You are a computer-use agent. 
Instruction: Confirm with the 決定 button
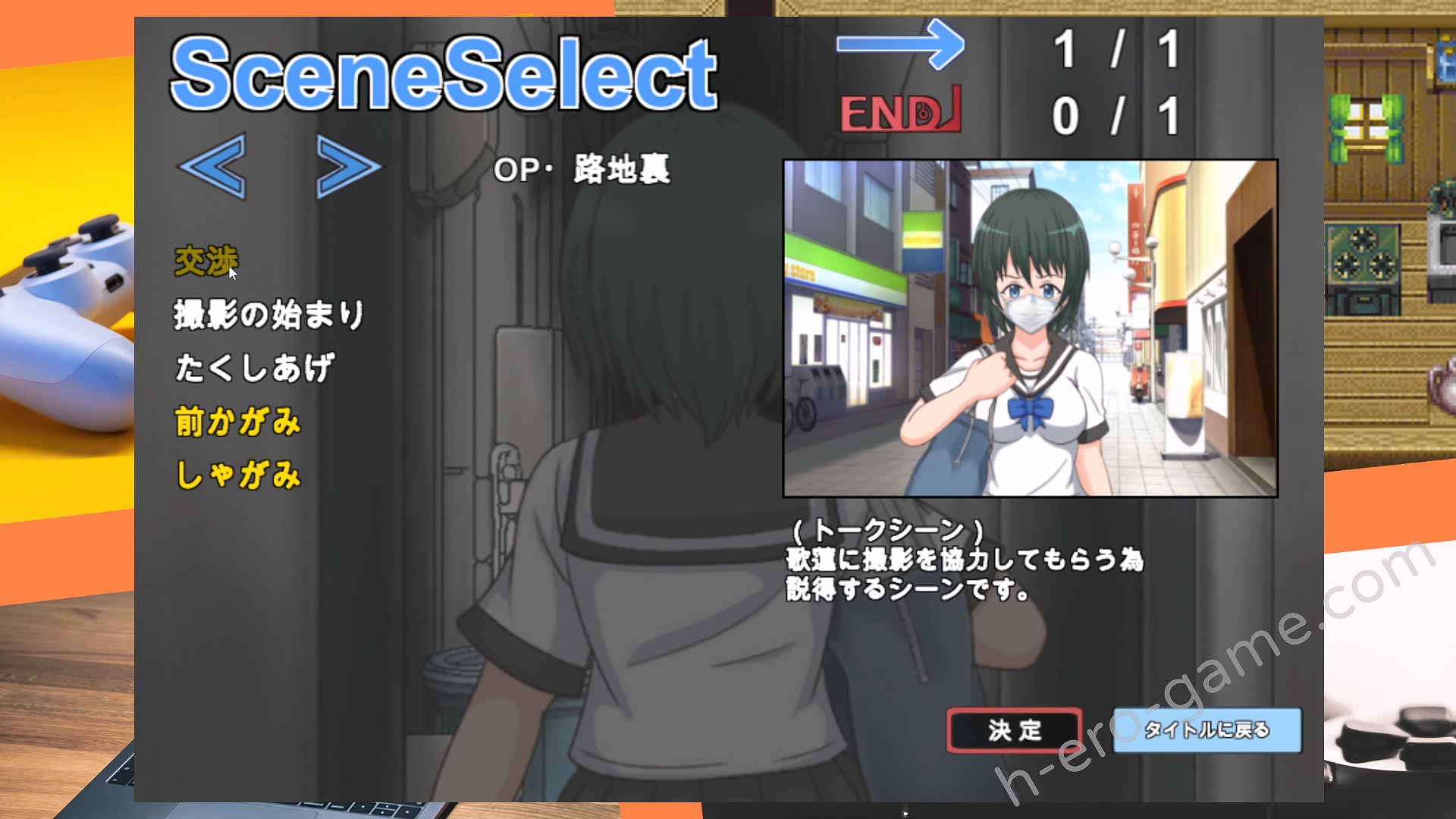1015,730
